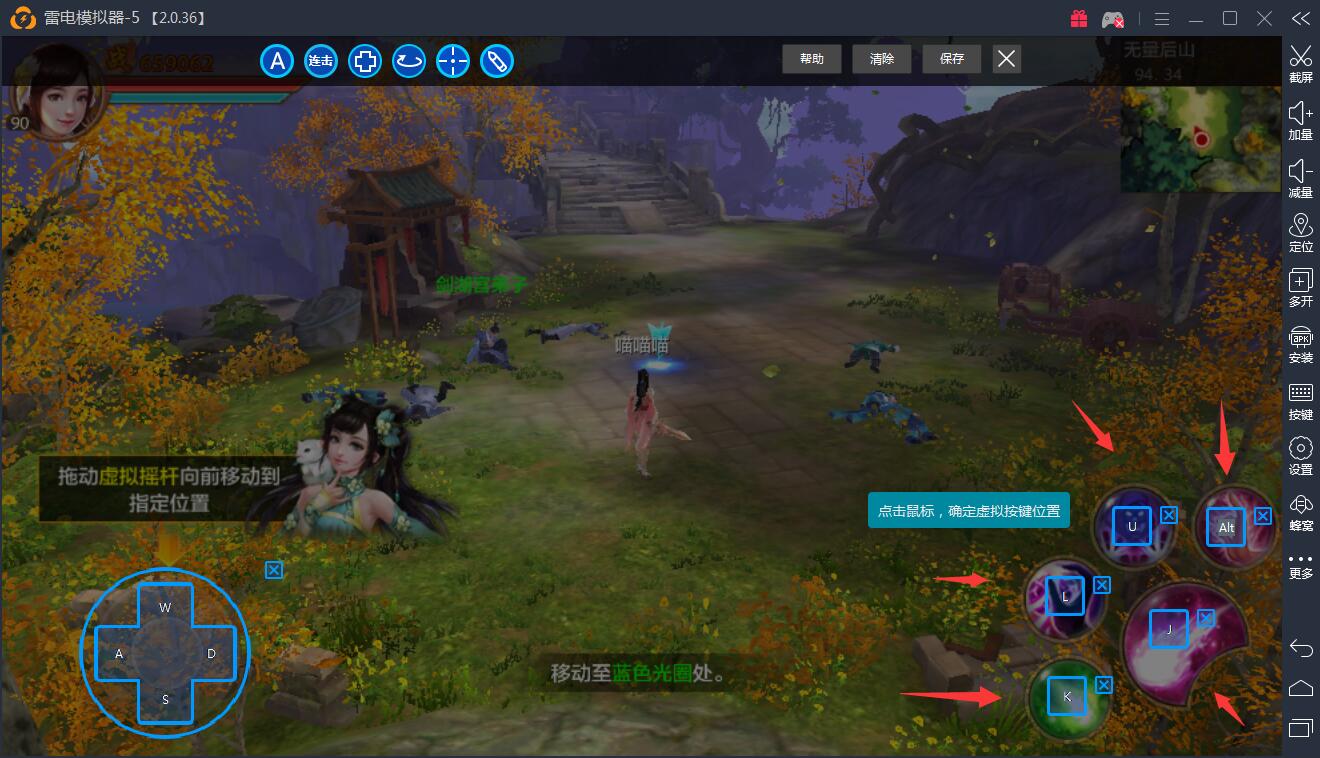Open the emulator 设置 settings
This screenshot has width=1320, height=758.
coord(1300,456)
